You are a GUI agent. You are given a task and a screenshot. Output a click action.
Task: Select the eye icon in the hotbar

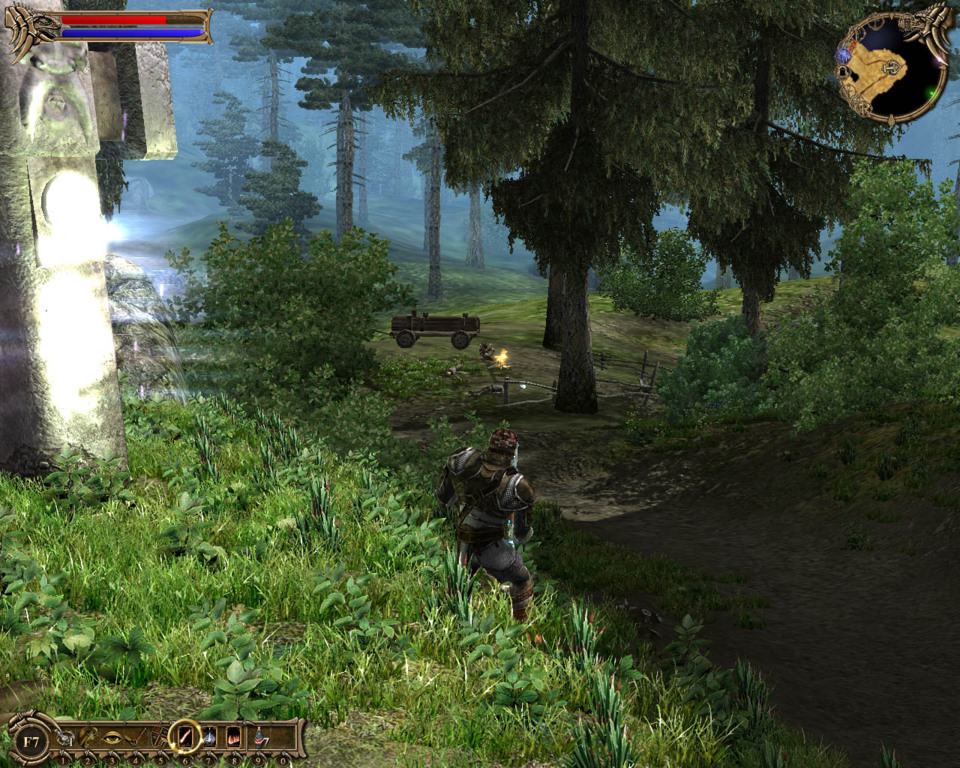[112, 737]
